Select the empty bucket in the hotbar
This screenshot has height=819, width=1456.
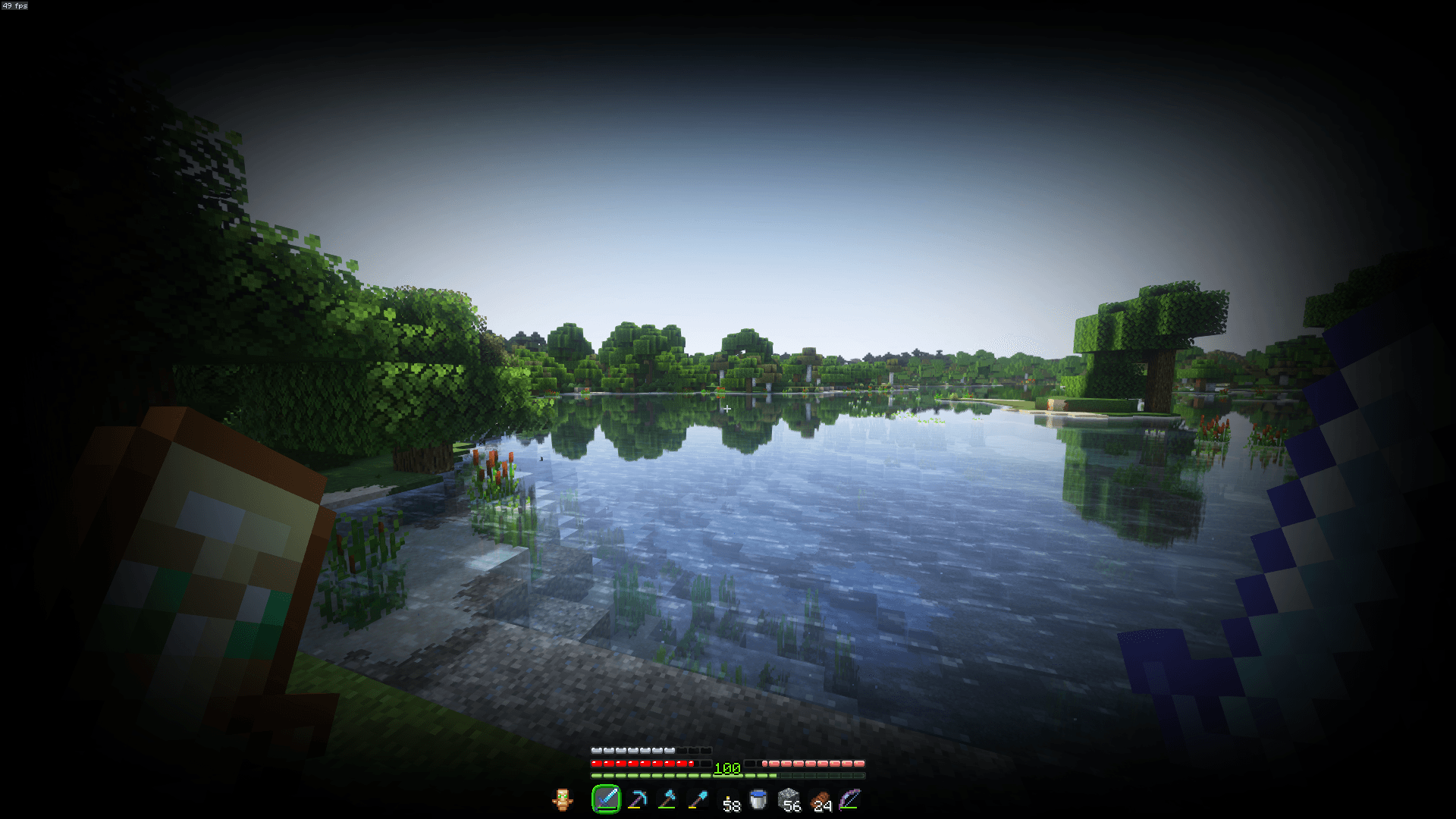tap(758, 797)
